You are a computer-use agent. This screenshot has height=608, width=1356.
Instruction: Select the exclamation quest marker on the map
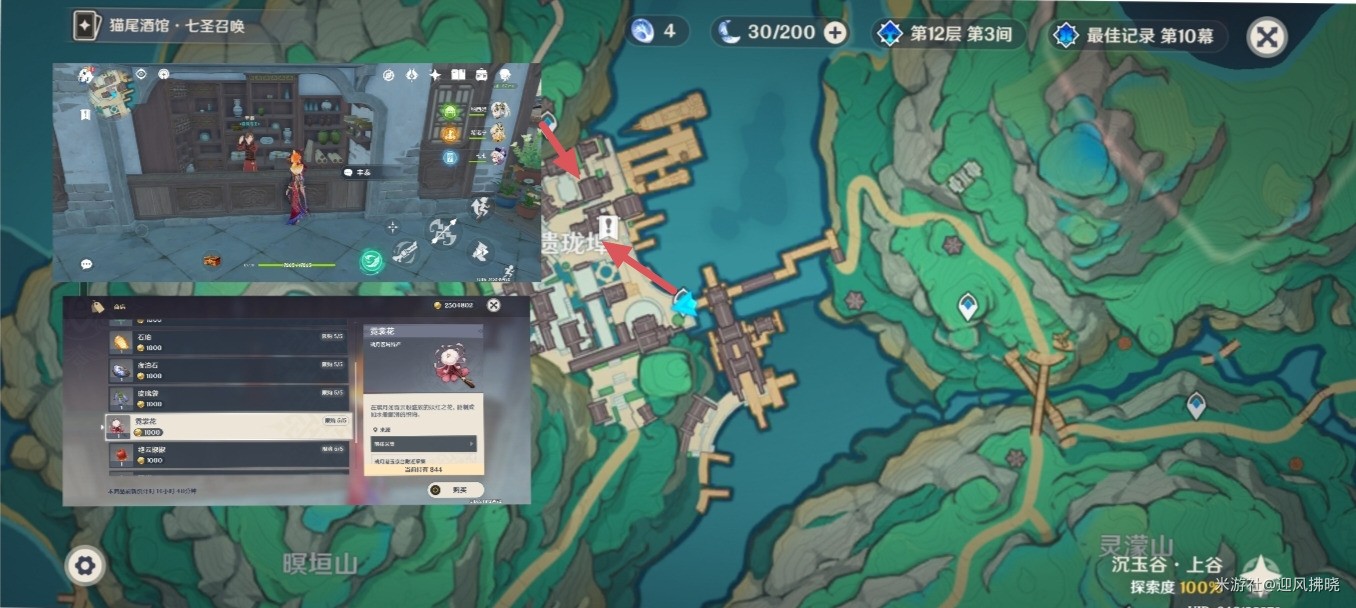point(607,225)
